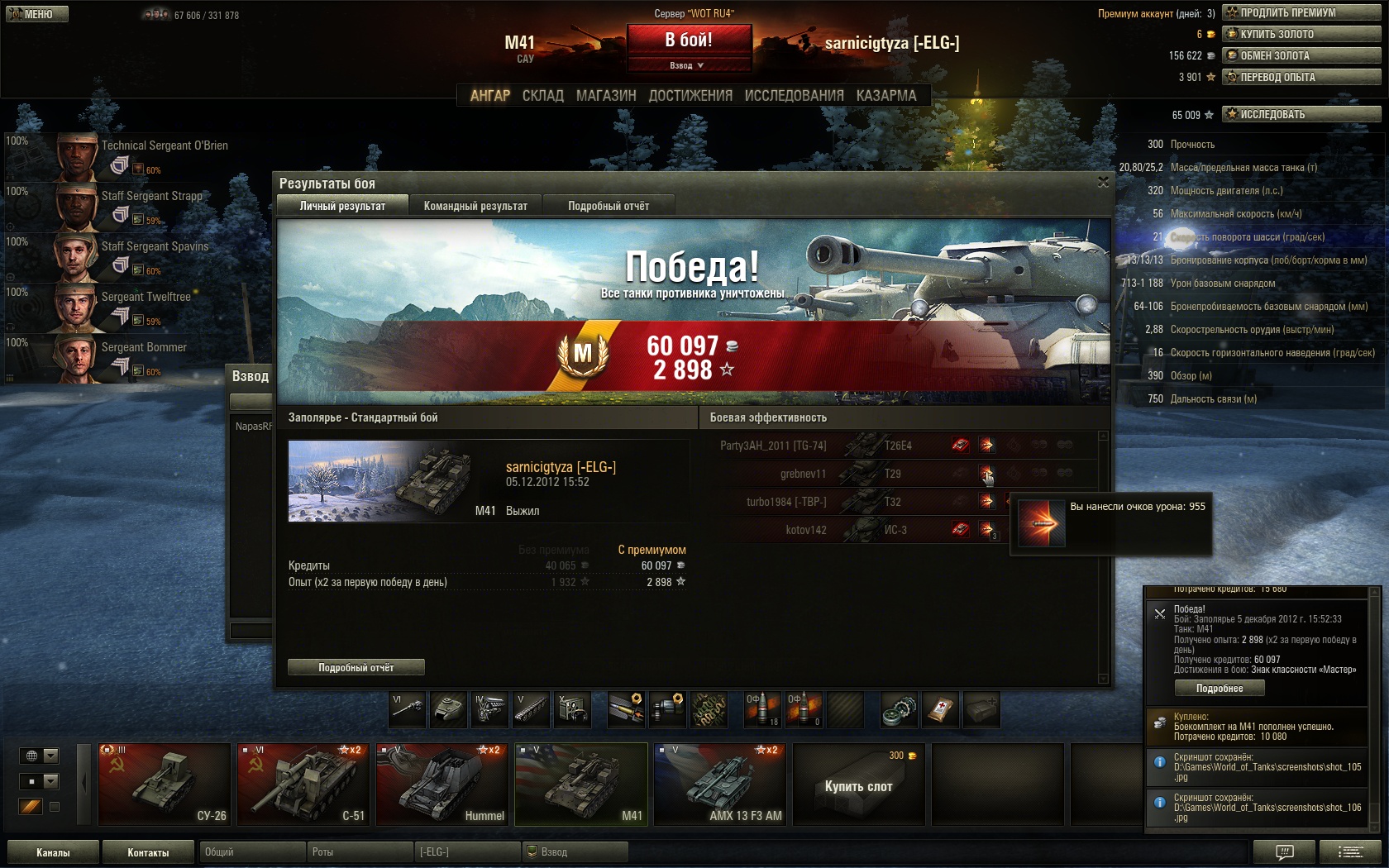Click Подробнее in victory notification
This screenshot has height=868, width=1389.
coord(1220,688)
